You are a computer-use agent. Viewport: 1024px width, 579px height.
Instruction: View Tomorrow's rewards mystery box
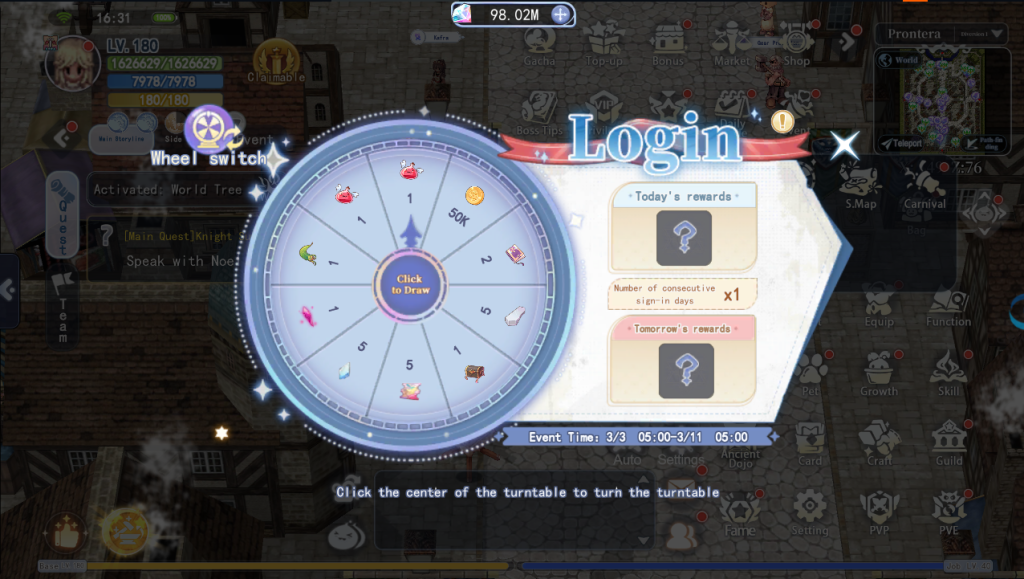point(685,370)
